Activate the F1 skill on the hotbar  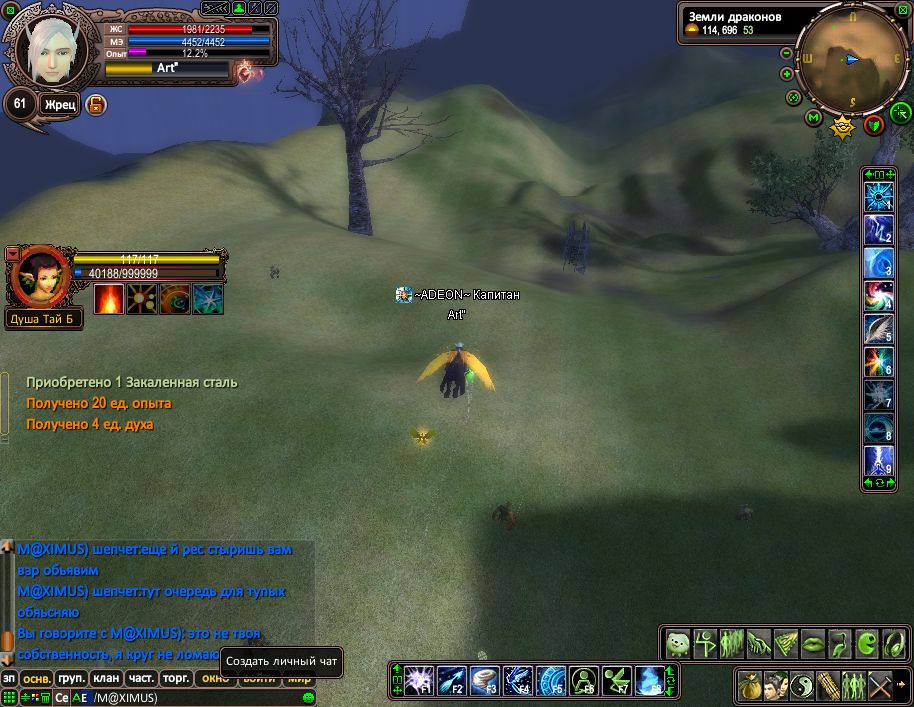pos(417,680)
